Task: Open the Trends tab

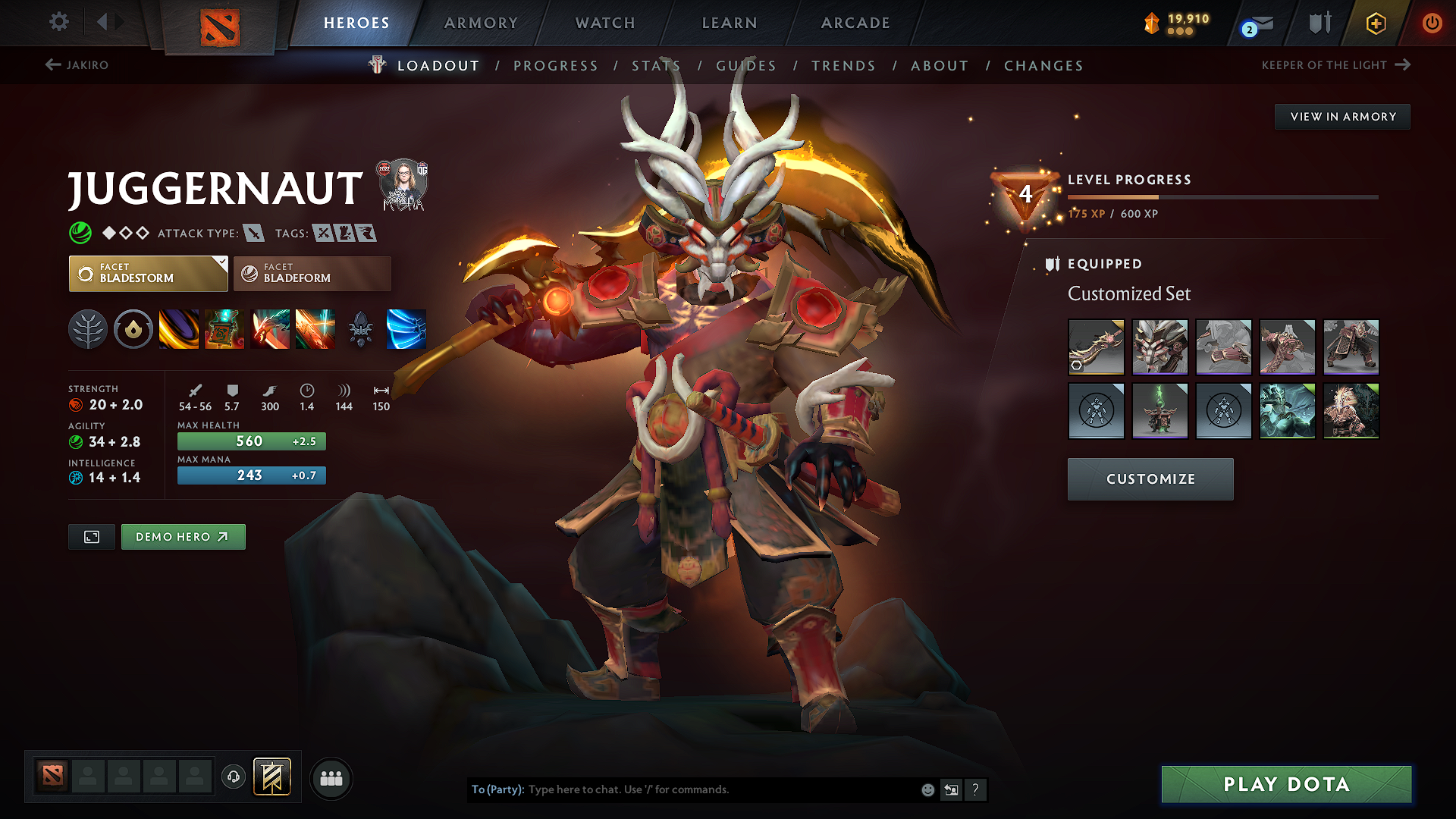Action: coord(843,66)
